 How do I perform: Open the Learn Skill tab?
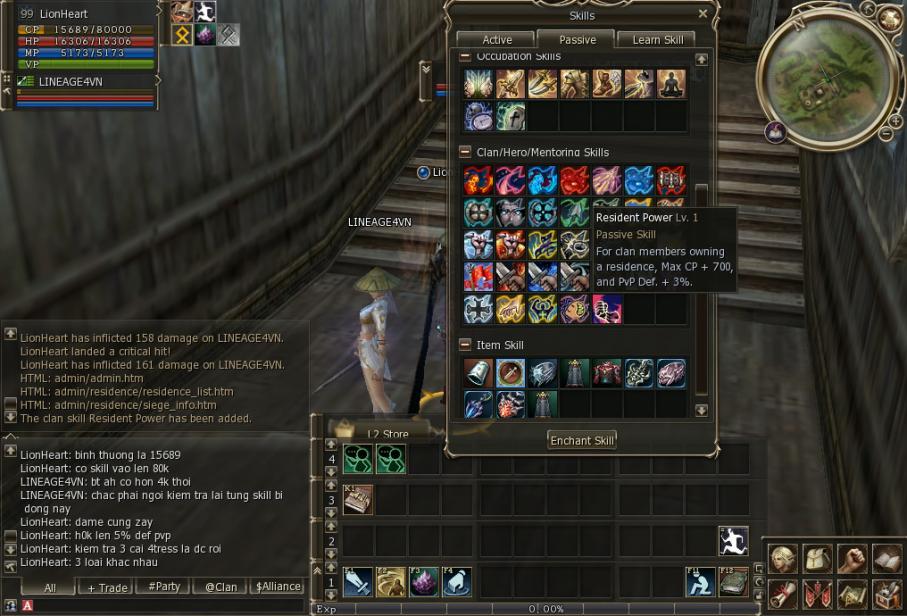point(657,40)
